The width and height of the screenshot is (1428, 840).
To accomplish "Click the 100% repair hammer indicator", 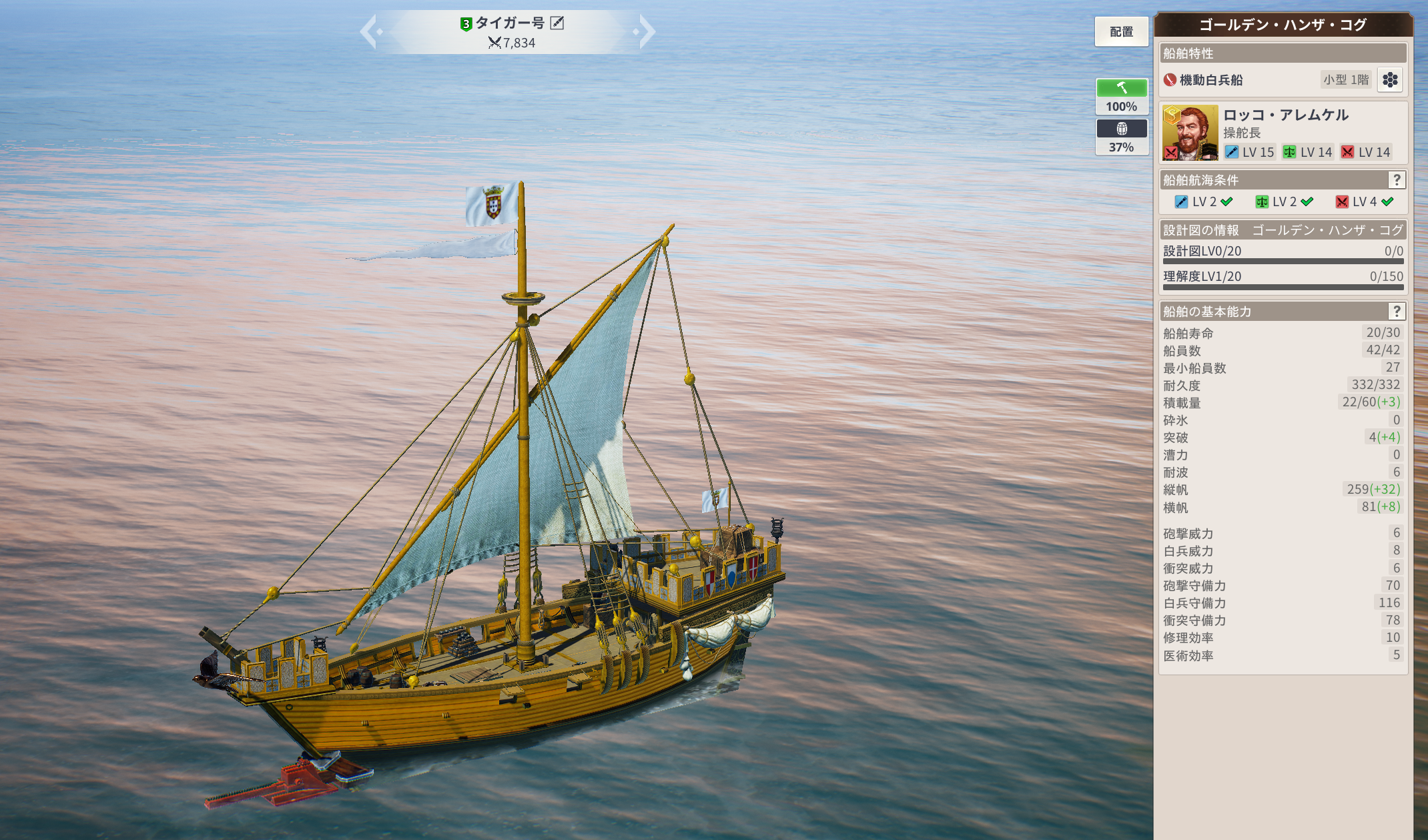I will tap(1122, 96).
